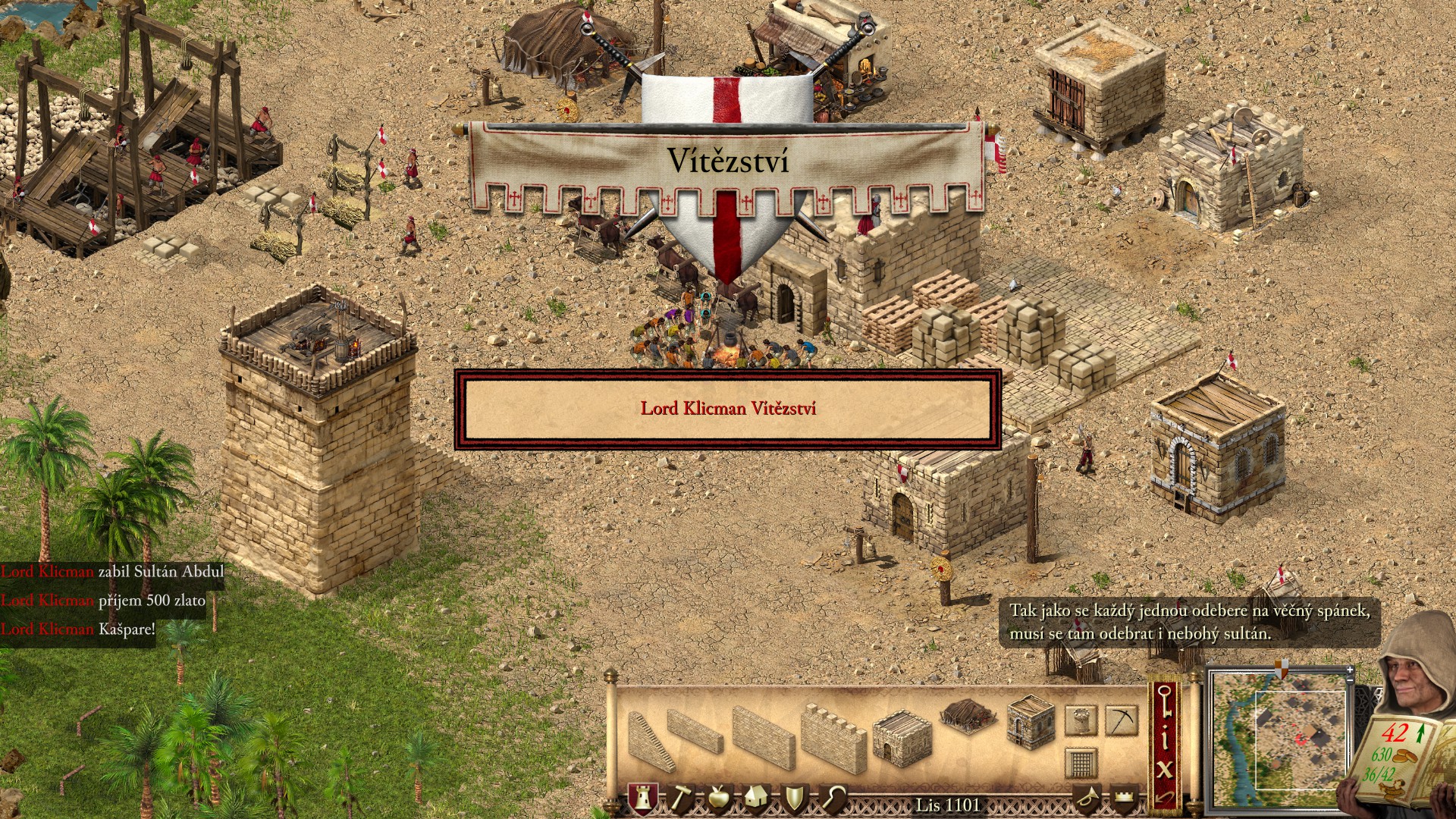Open the pickaxe building submenu
Viewport: 1456px width, 819px height.
tap(1121, 720)
